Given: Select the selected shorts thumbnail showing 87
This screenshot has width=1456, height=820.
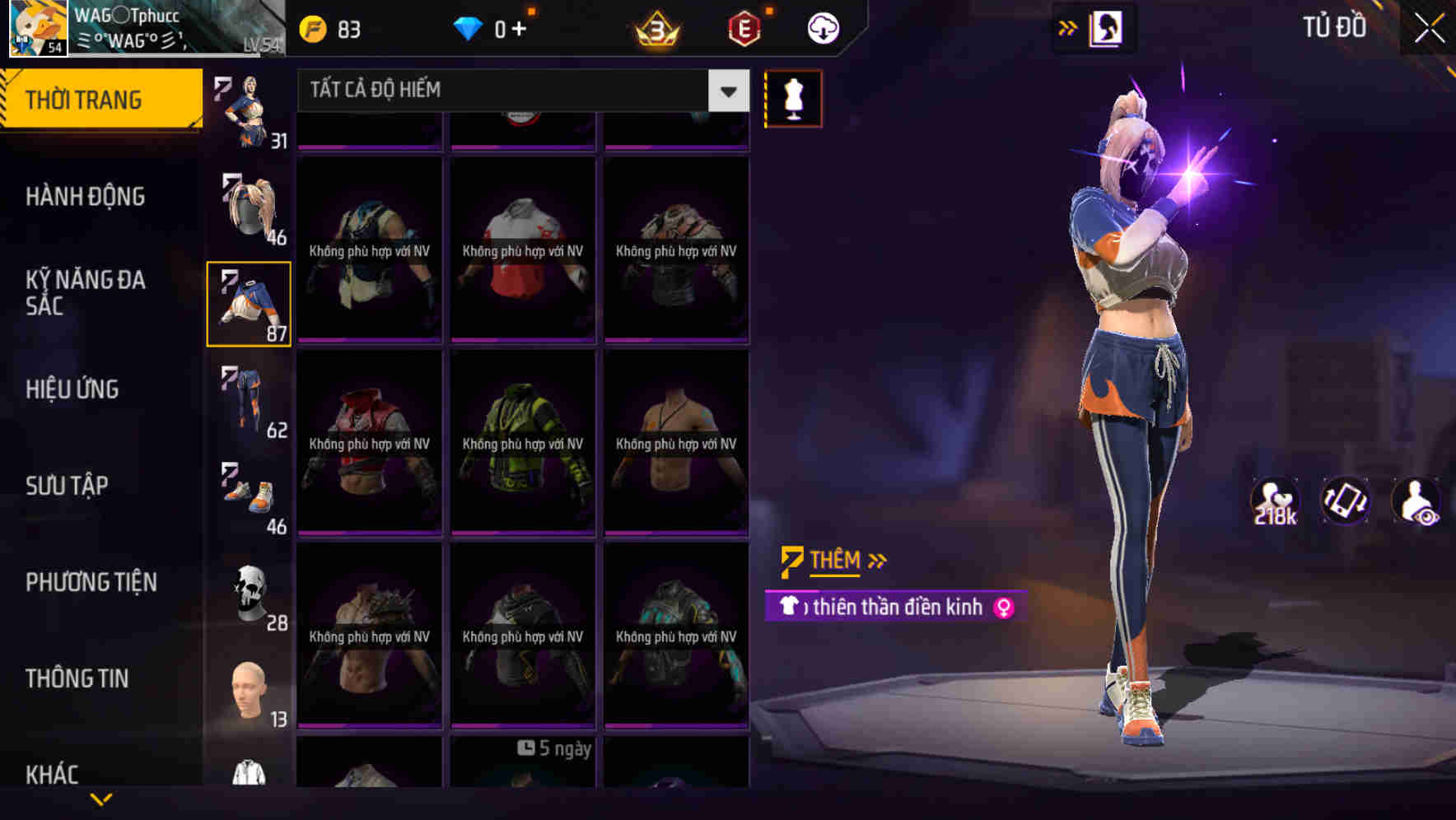Looking at the screenshot, I should click(x=250, y=303).
